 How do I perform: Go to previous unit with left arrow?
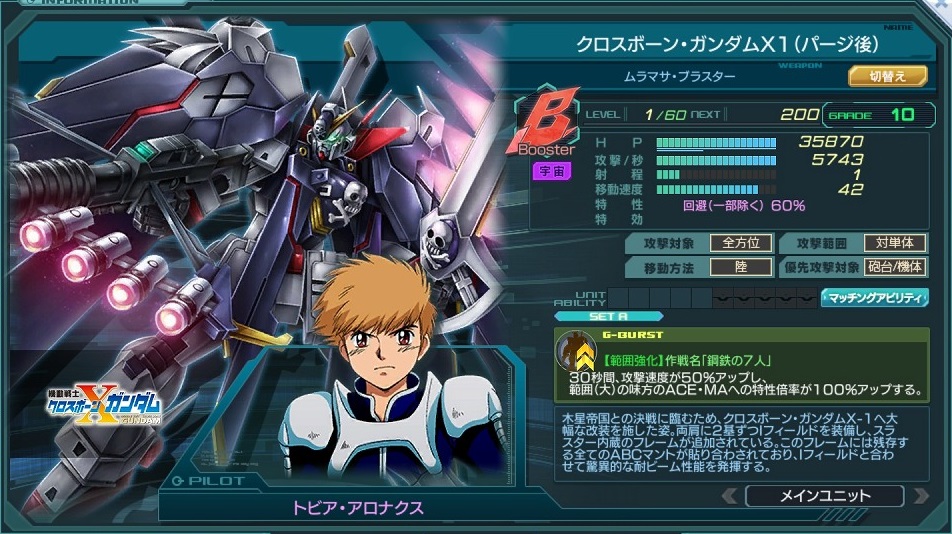click(731, 495)
